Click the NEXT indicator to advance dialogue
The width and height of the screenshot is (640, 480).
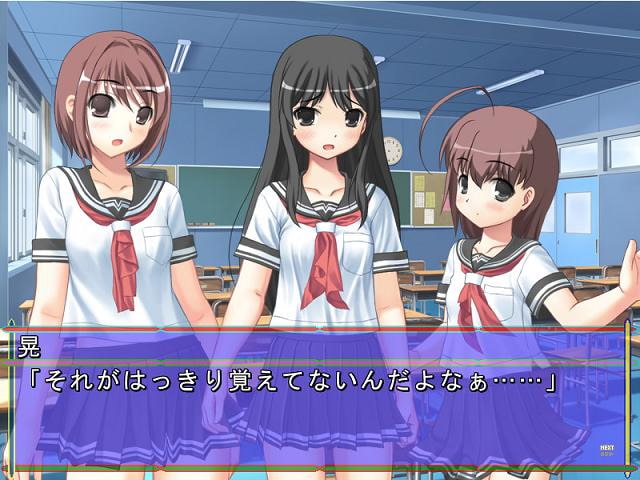pos(607,449)
